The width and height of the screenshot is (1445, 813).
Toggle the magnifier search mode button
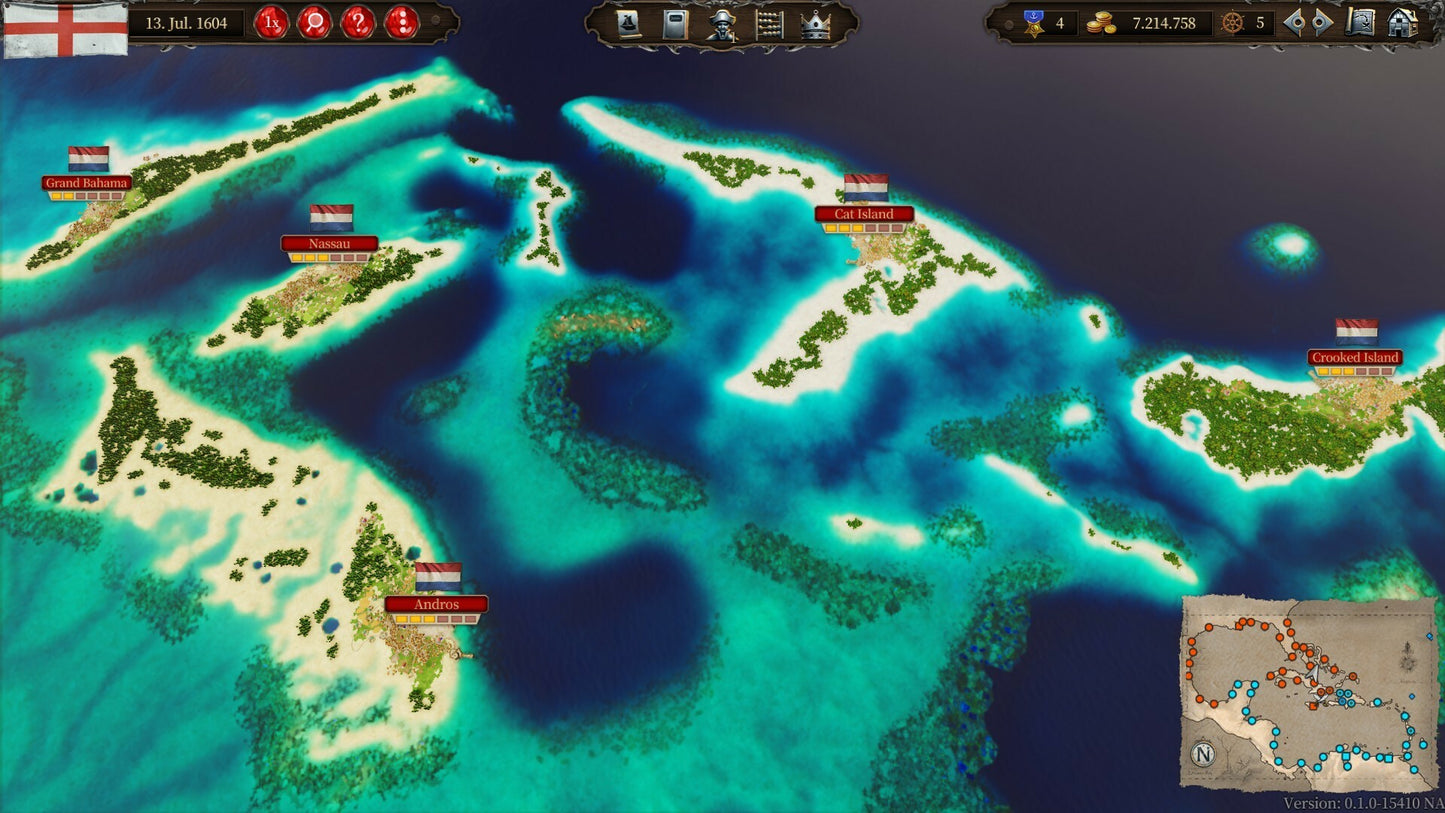pos(315,24)
